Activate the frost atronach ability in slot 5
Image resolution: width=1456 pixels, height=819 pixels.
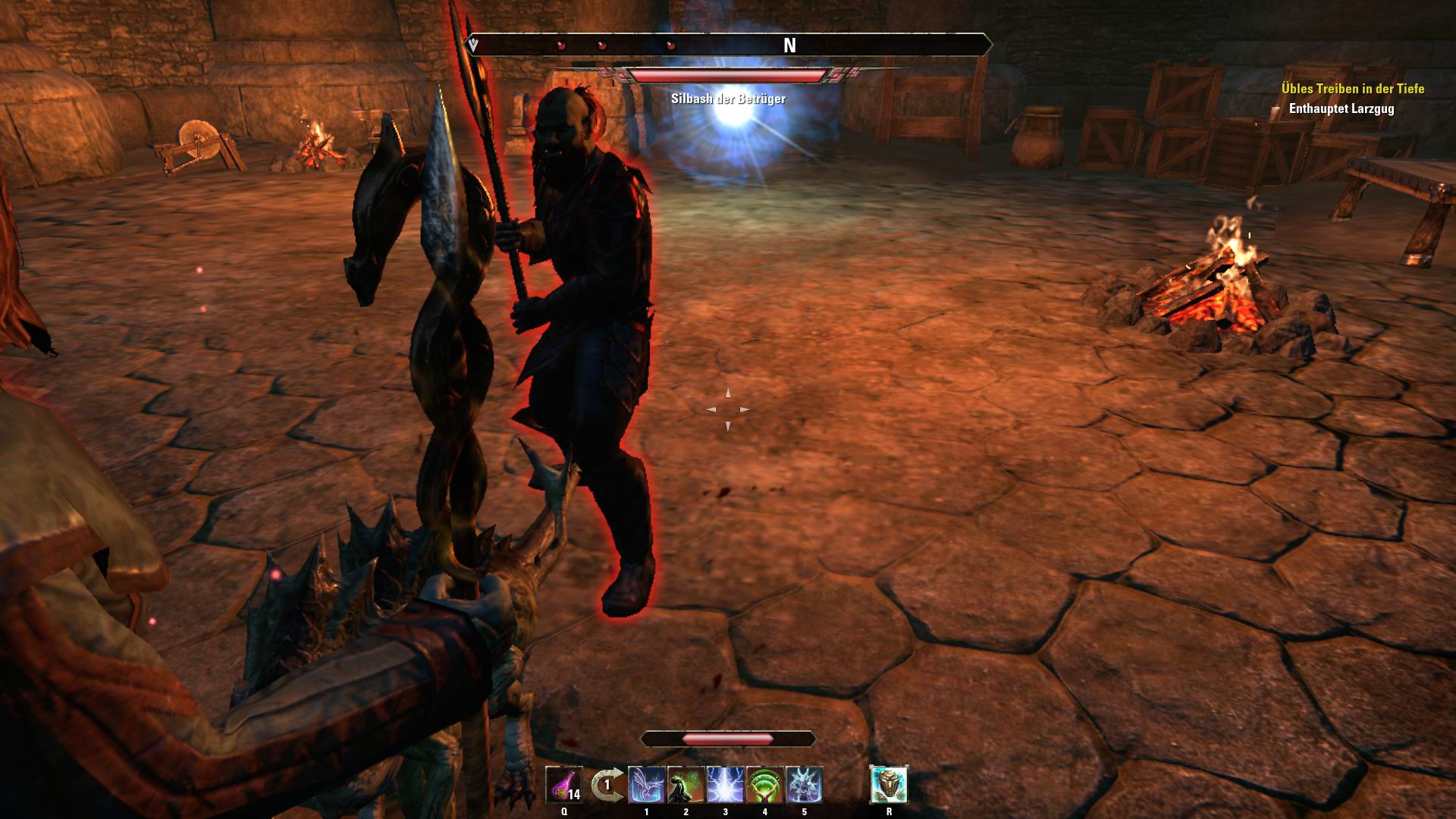click(x=805, y=786)
